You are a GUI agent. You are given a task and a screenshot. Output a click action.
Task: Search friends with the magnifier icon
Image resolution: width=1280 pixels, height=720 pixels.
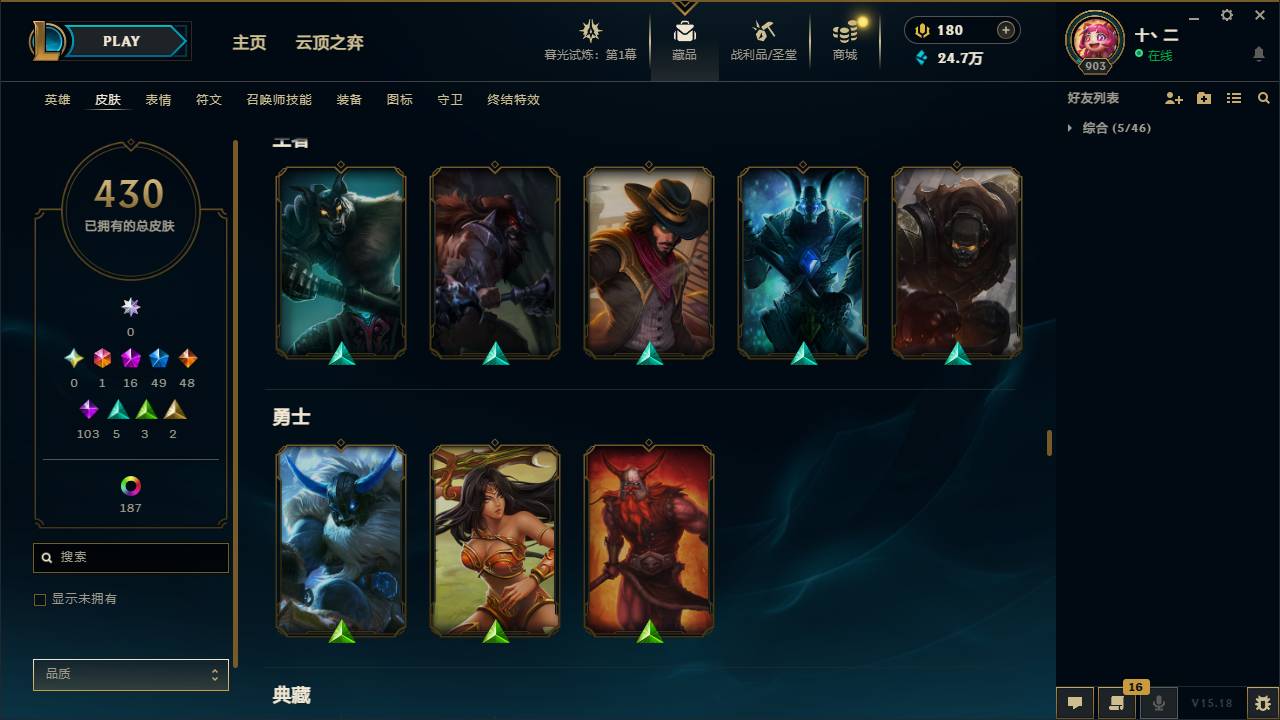(1263, 97)
